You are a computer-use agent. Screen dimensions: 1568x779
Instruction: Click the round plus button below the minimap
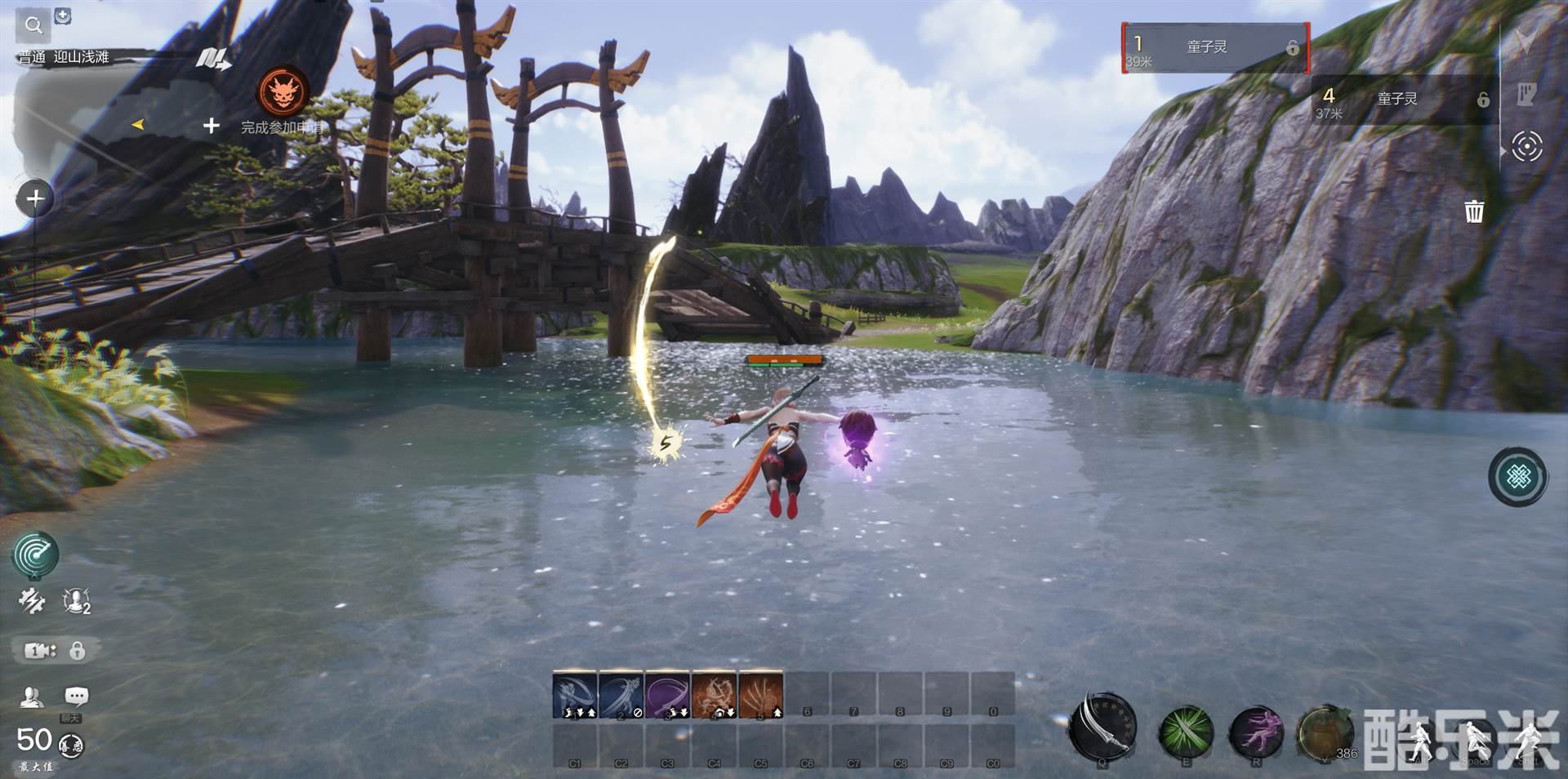pyautogui.click(x=35, y=198)
